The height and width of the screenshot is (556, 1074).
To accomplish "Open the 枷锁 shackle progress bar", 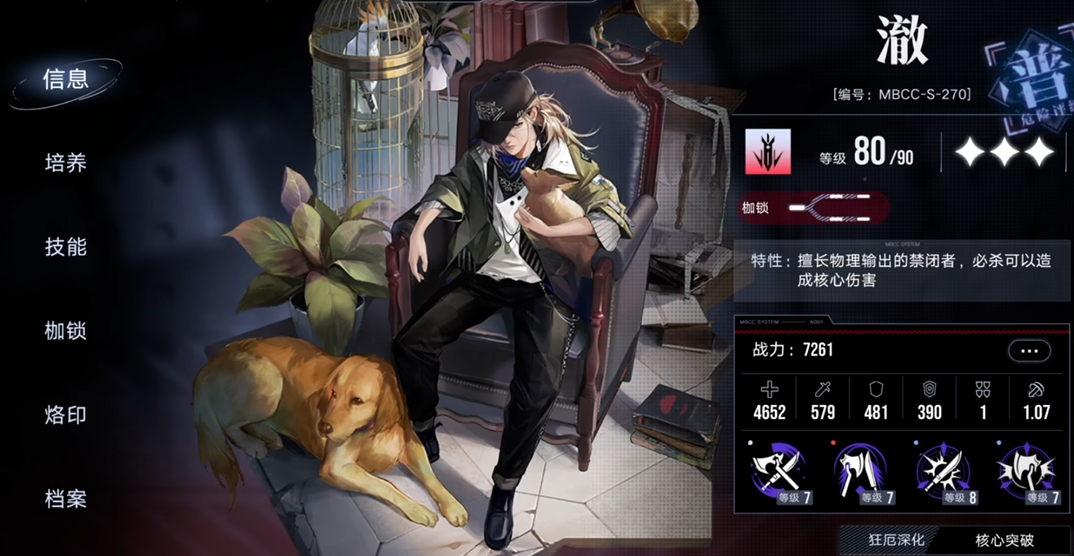I will [x=828, y=208].
